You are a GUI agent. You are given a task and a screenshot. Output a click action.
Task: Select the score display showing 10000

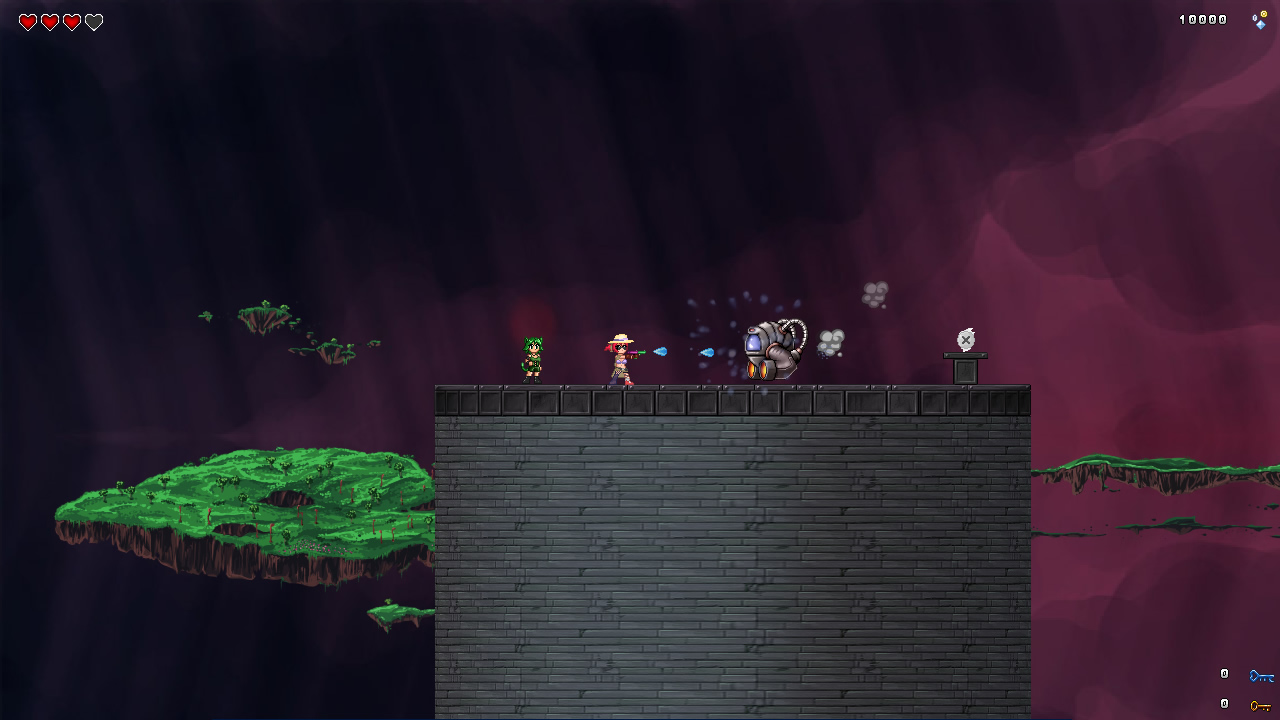1203,18
